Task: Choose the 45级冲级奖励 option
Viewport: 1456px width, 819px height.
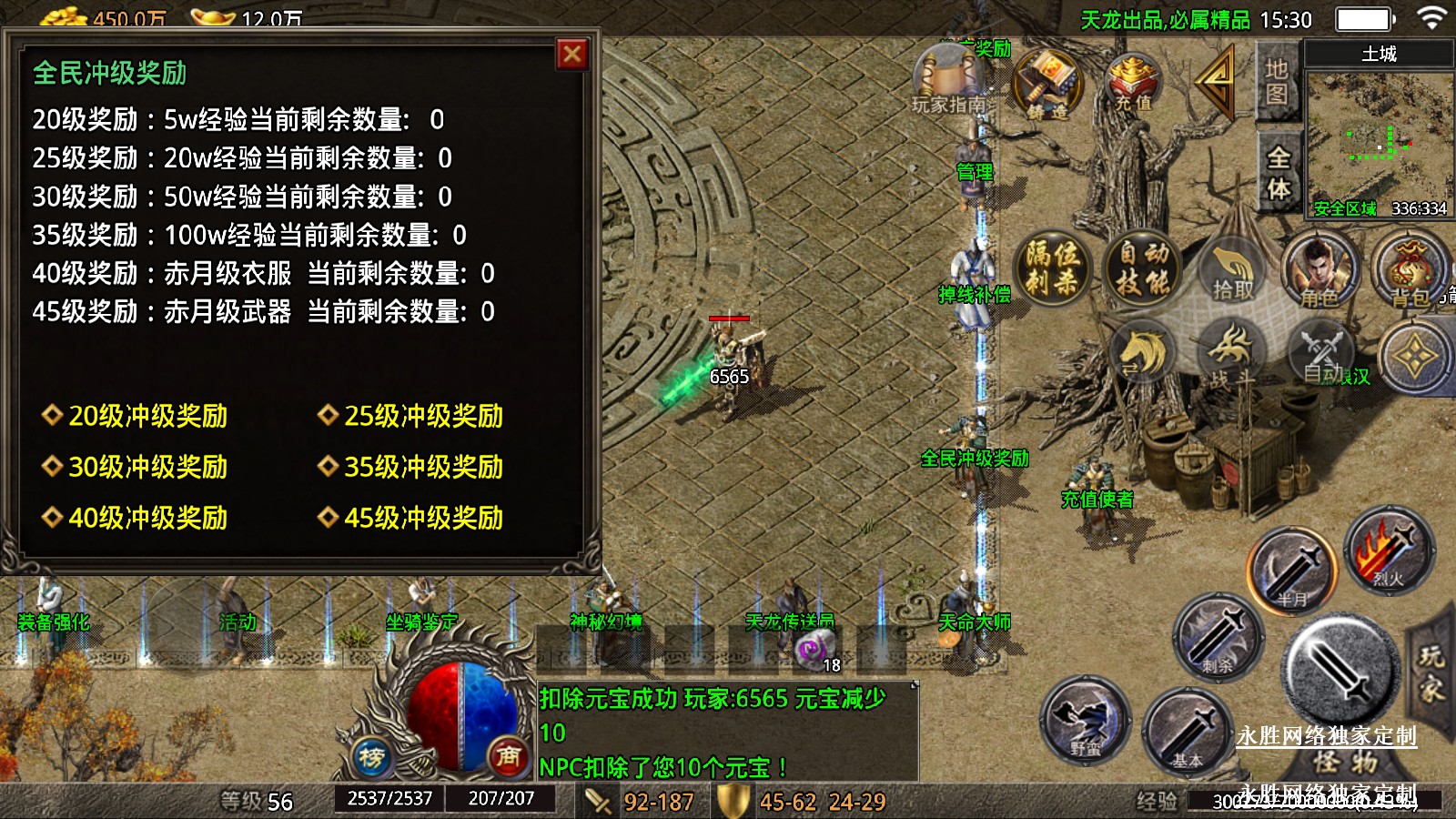Action: pos(423,518)
